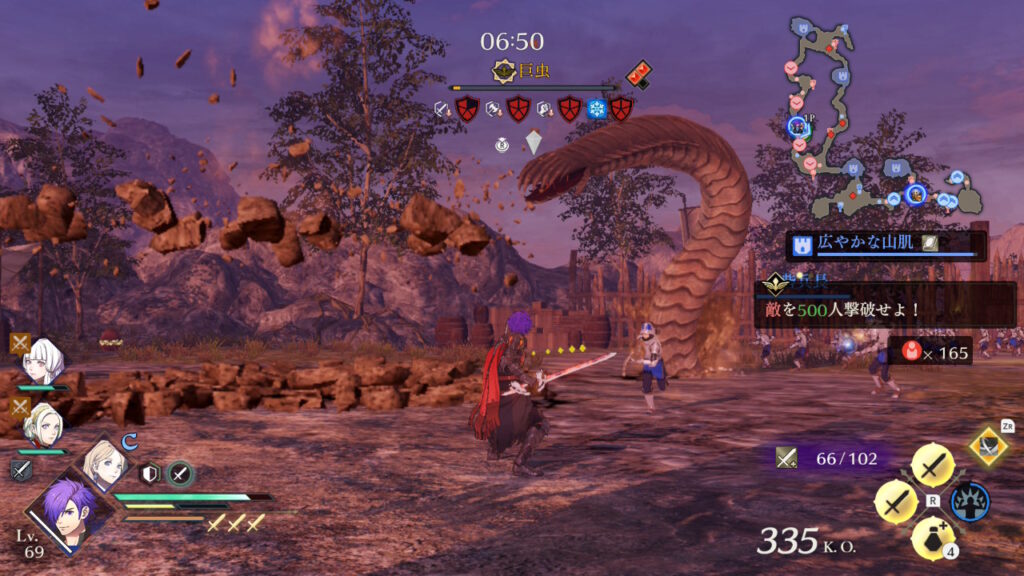Trigger the blue awakening figure ability
Image resolution: width=1024 pixels, height=576 pixels.
969,501
